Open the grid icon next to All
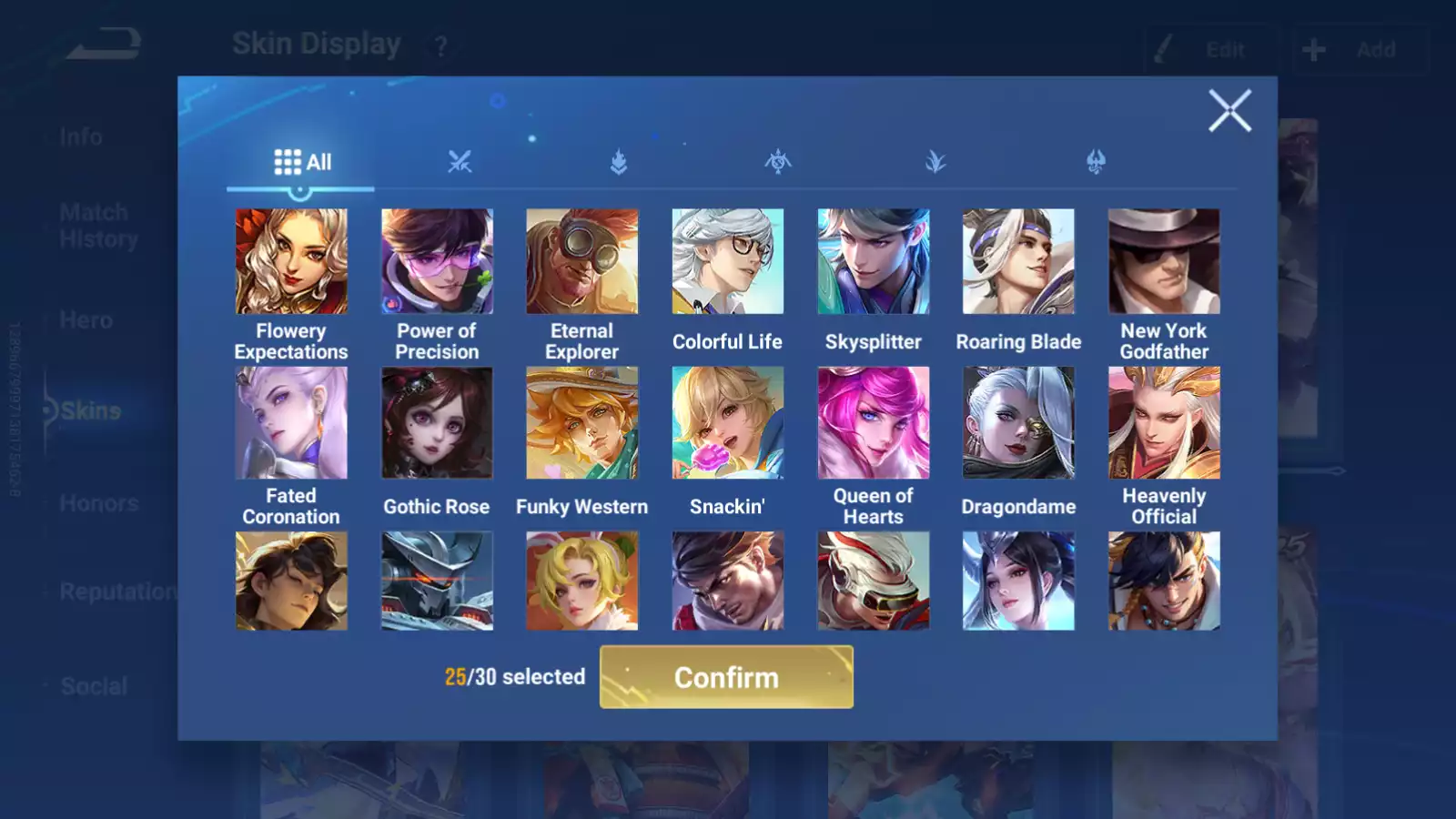 286,161
